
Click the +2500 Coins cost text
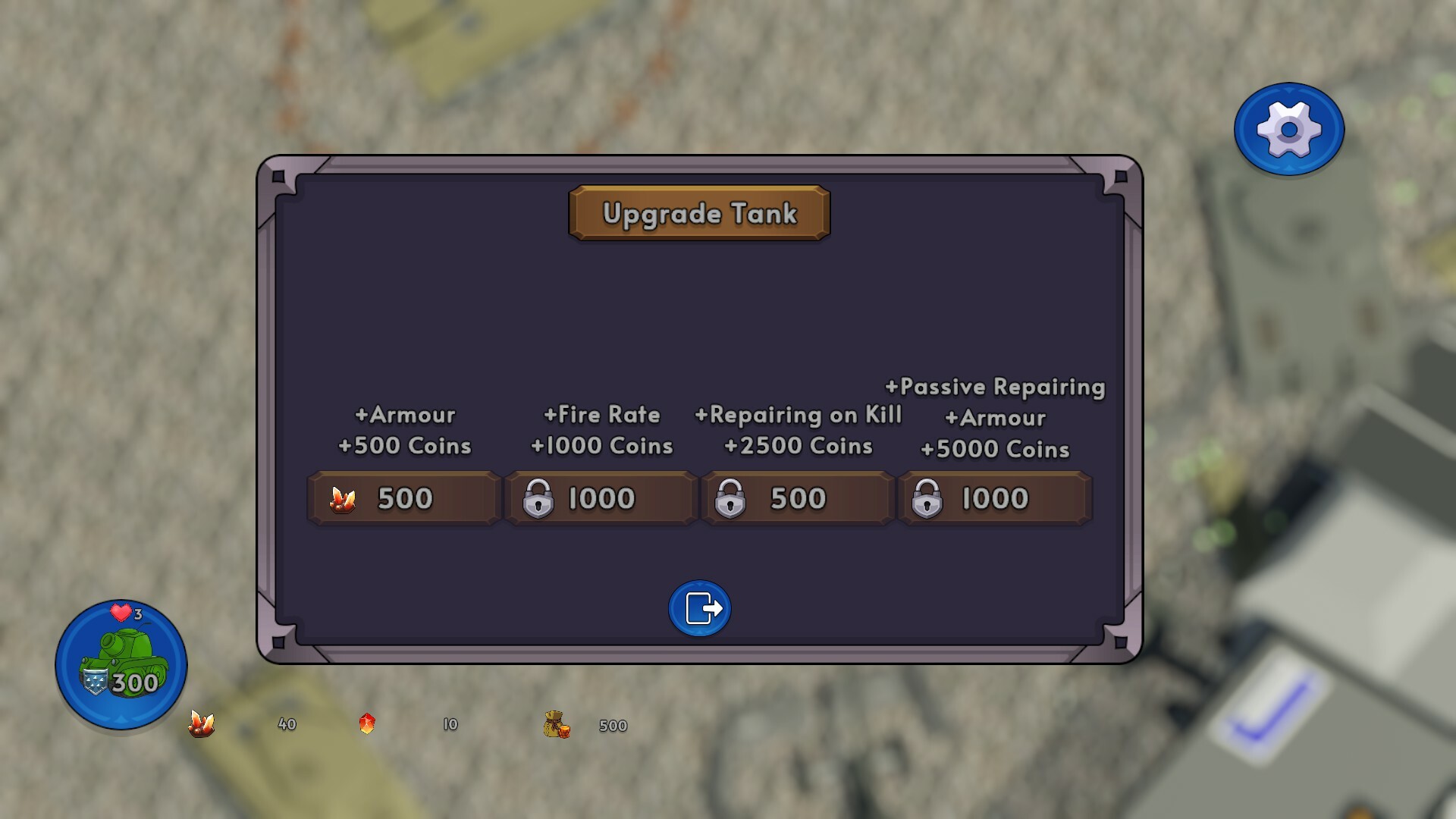click(798, 447)
